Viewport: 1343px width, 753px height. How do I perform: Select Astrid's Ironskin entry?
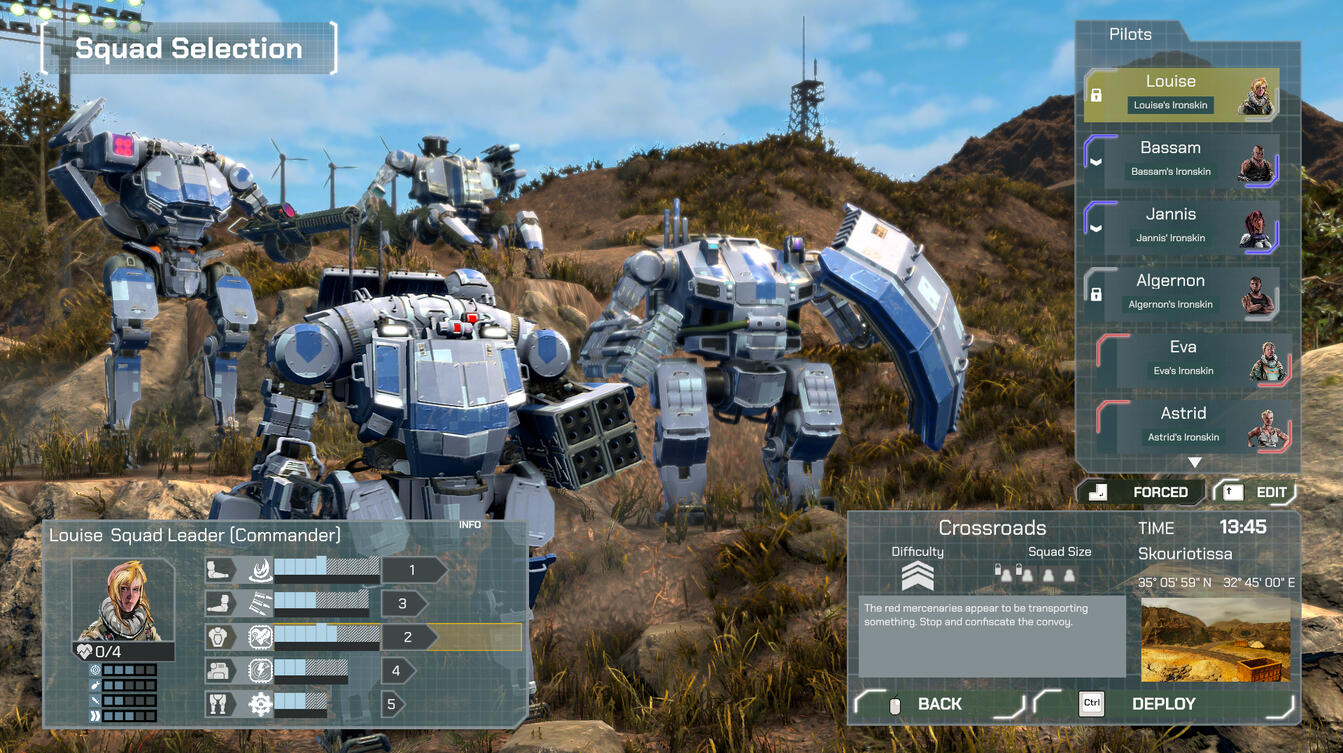1192,425
